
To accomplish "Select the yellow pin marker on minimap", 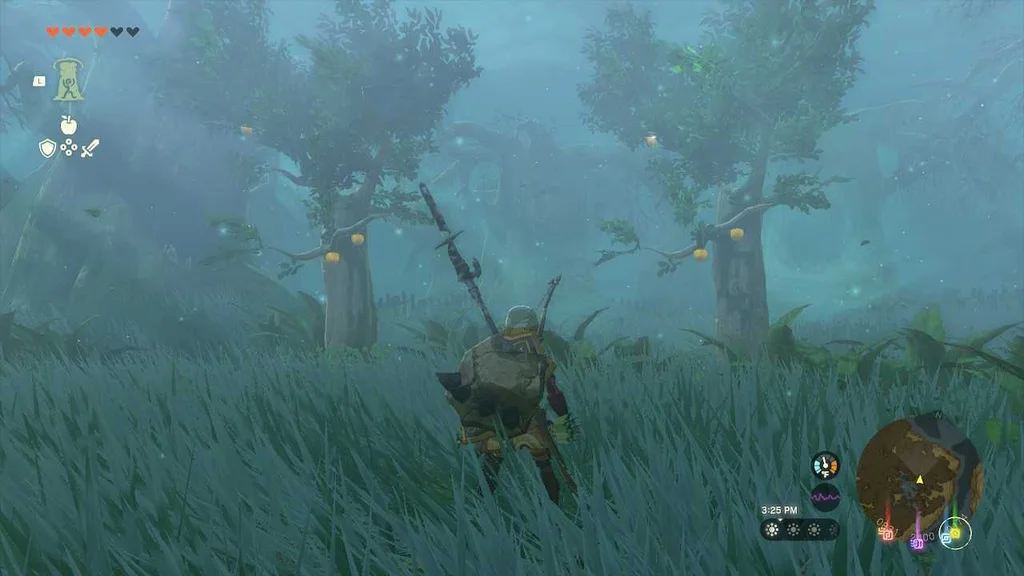I will tap(955, 533).
